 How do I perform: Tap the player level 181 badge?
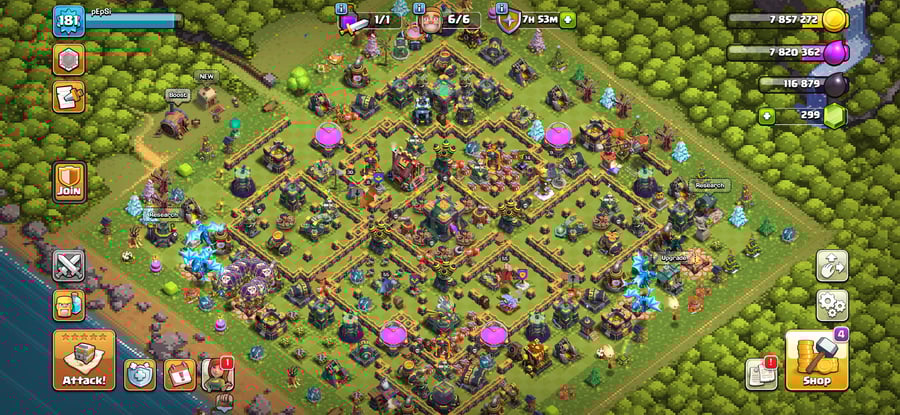click(68, 19)
